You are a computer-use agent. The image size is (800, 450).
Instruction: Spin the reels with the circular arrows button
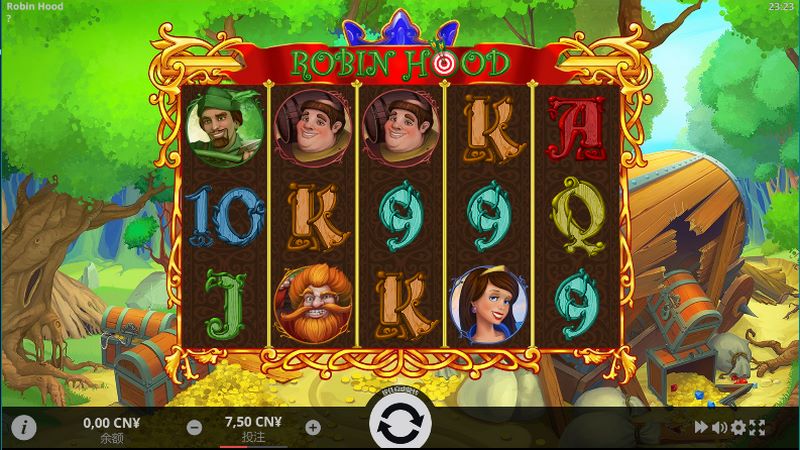(x=400, y=426)
